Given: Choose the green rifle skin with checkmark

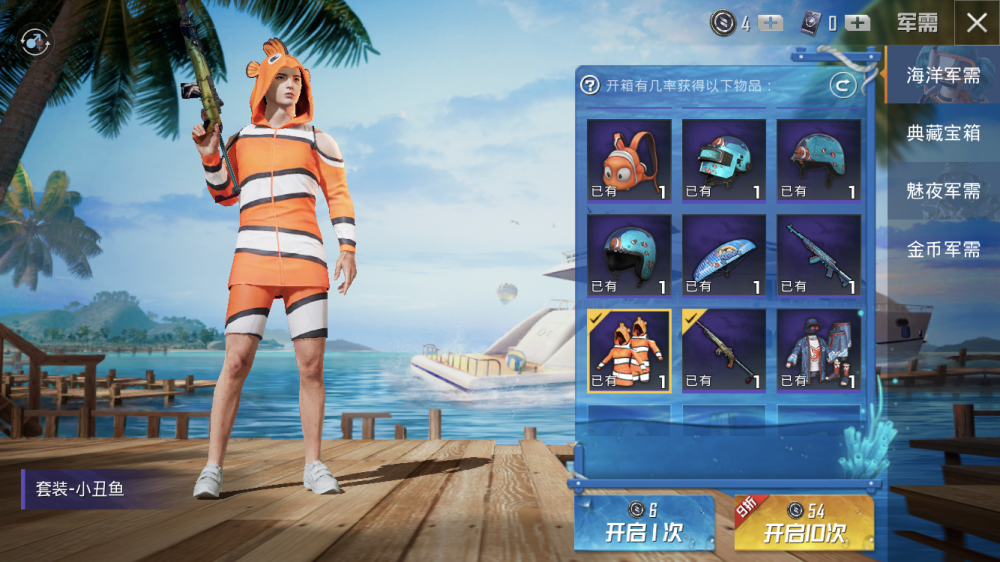Looking at the screenshot, I should [x=723, y=350].
